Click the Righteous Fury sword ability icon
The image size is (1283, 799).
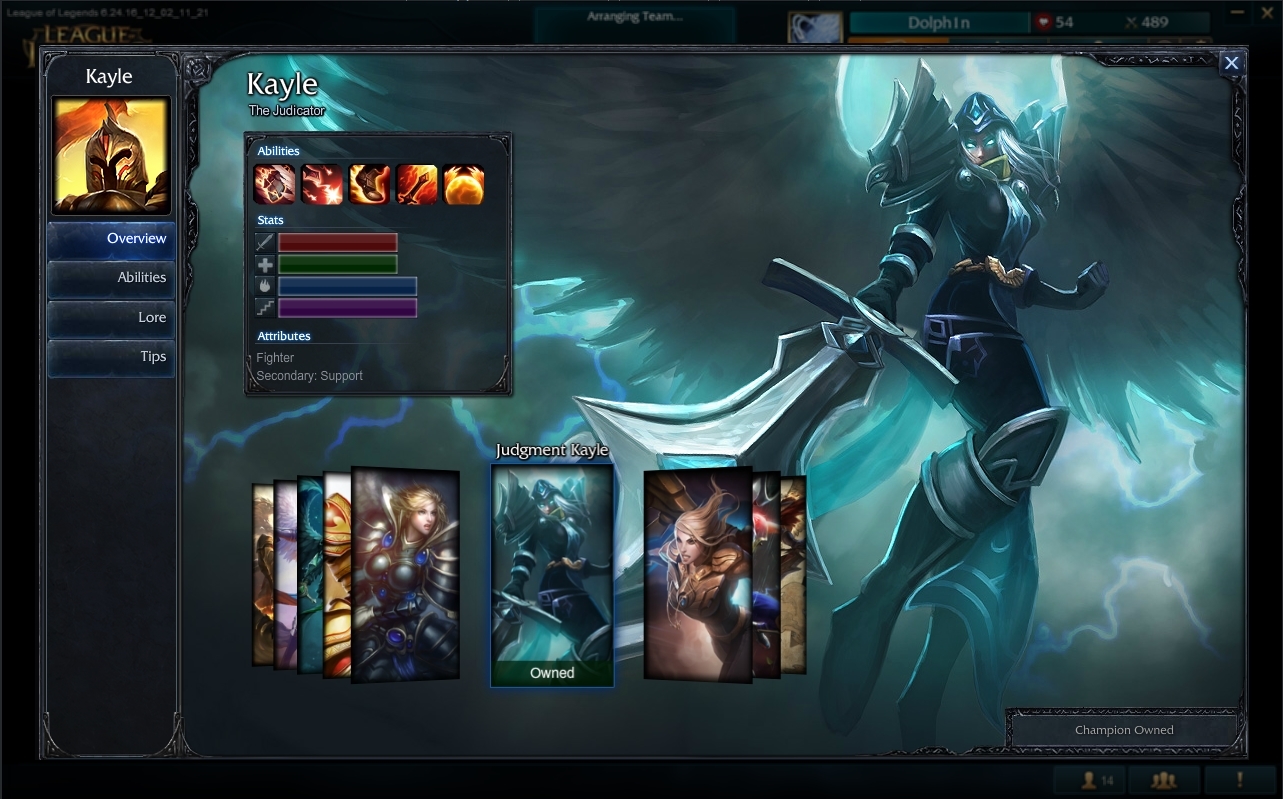click(416, 185)
